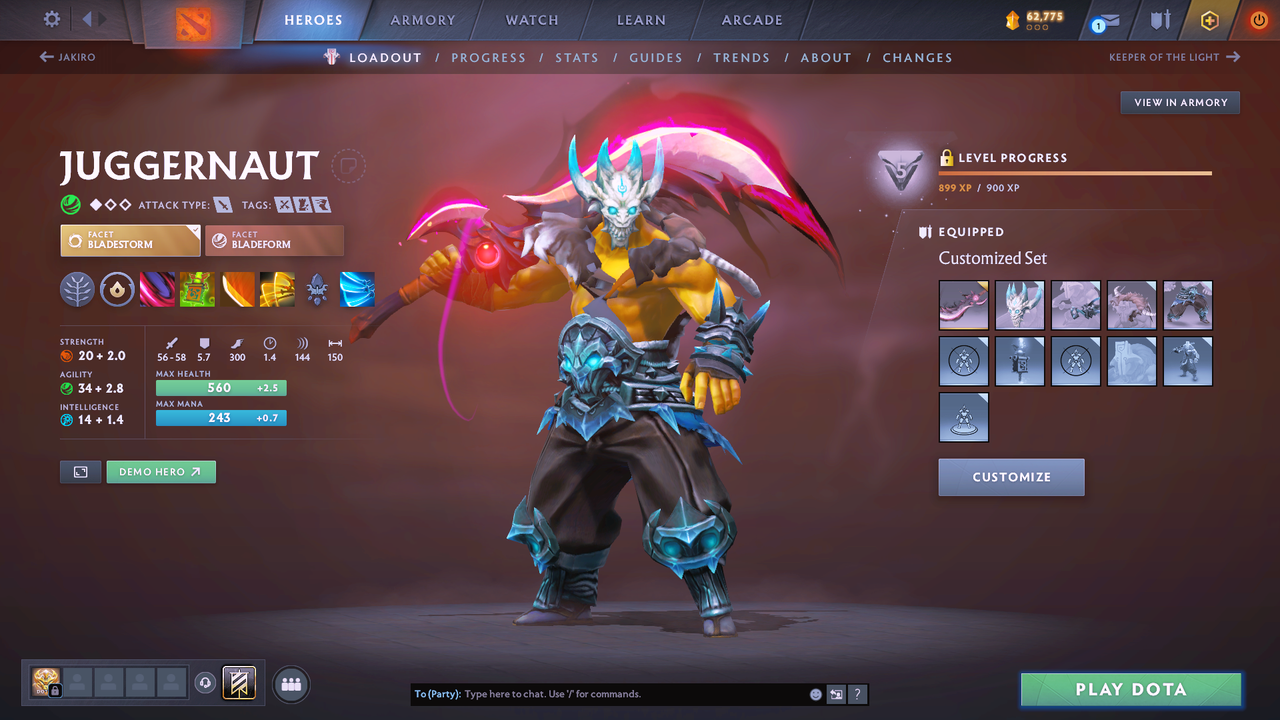Viewport: 1280px width, 720px height.
Task: Select the Healing Ward ability icon
Action: (x=197, y=290)
